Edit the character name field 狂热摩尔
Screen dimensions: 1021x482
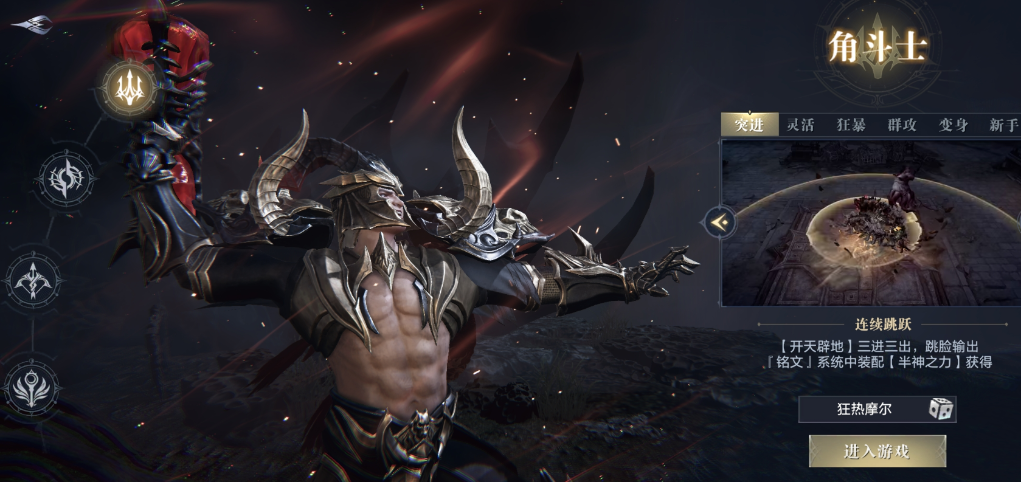click(863, 408)
